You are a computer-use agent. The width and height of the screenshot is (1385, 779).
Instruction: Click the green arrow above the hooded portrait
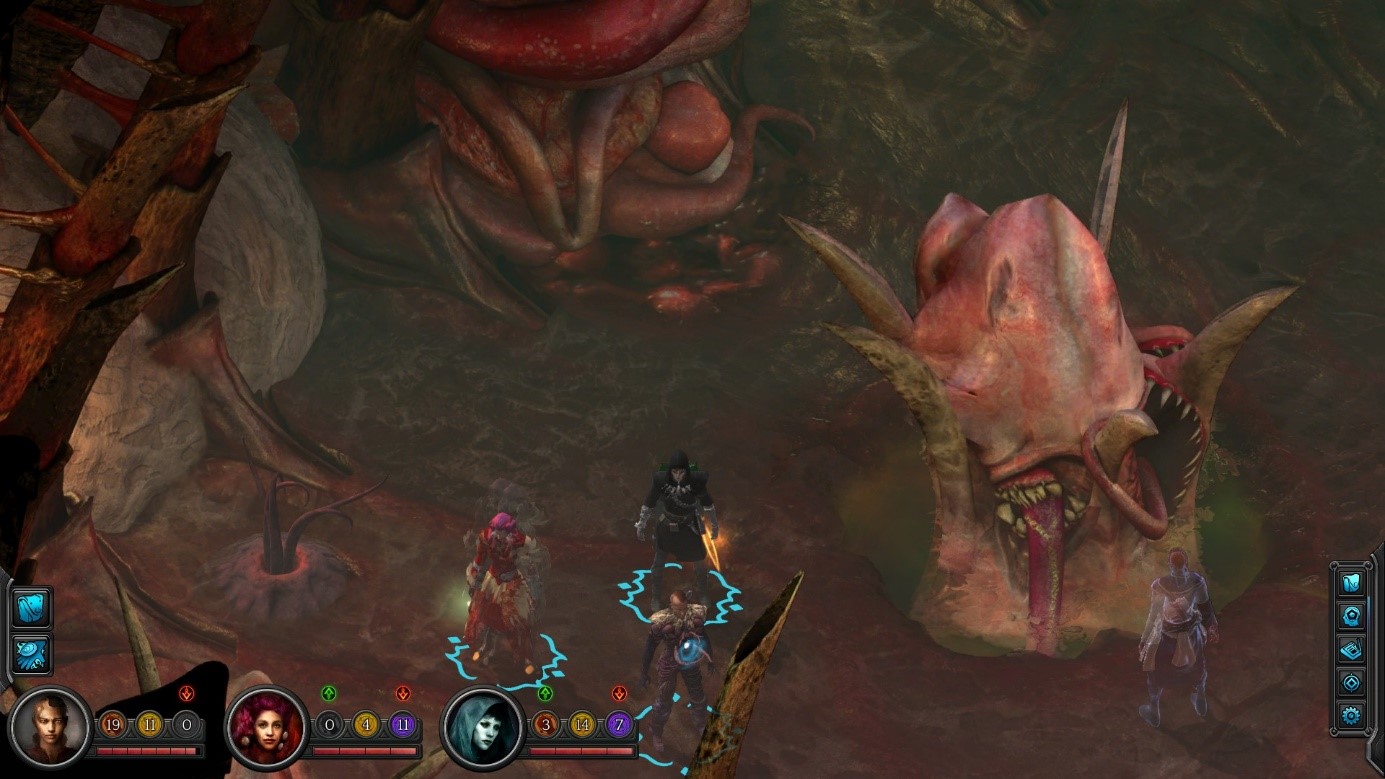545,693
